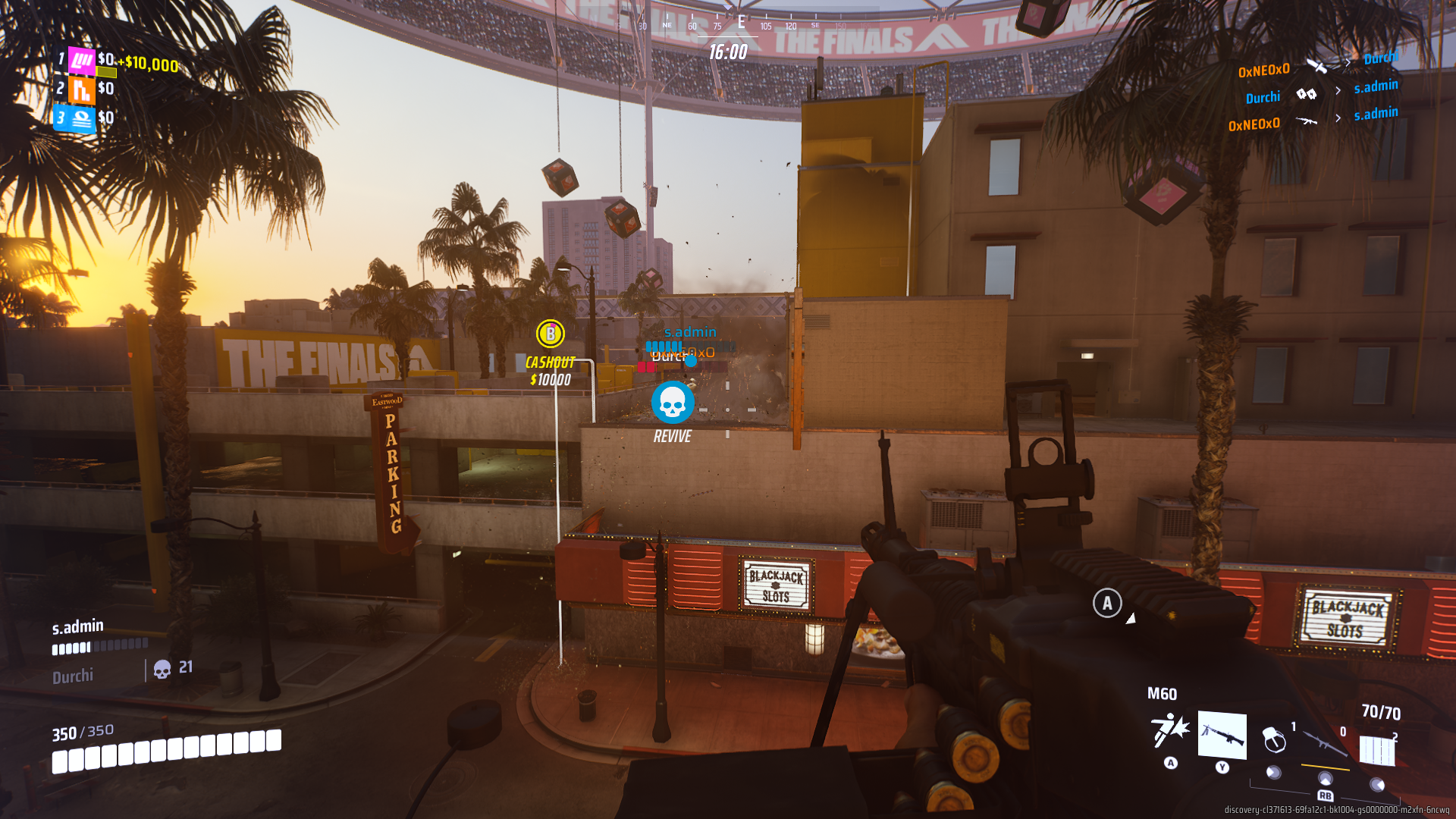Select the M60 weapon slot

[x=1222, y=735]
